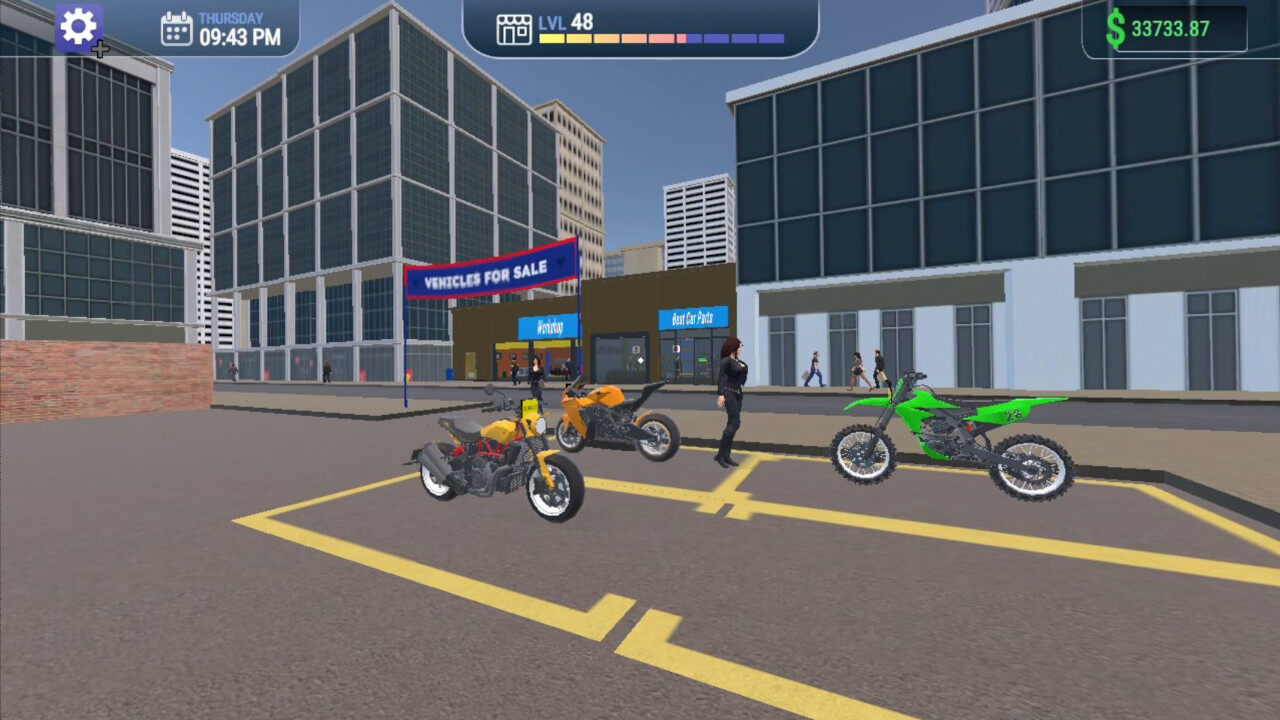Viewport: 1280px width, 720px height.
Task: Click the calendar icon showing Thursday
Action: [x=178, y=27]
